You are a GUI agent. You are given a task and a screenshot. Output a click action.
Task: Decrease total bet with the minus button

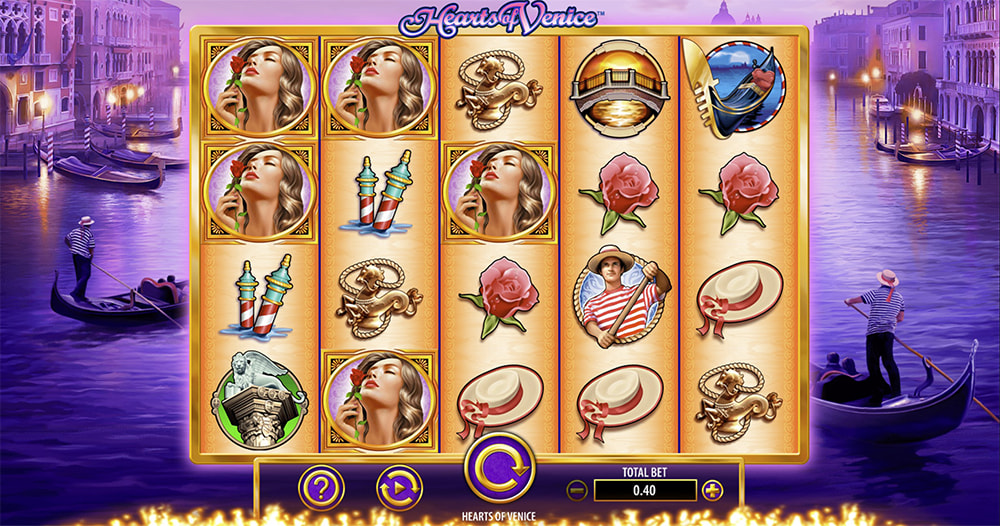(x=576, y=490)
